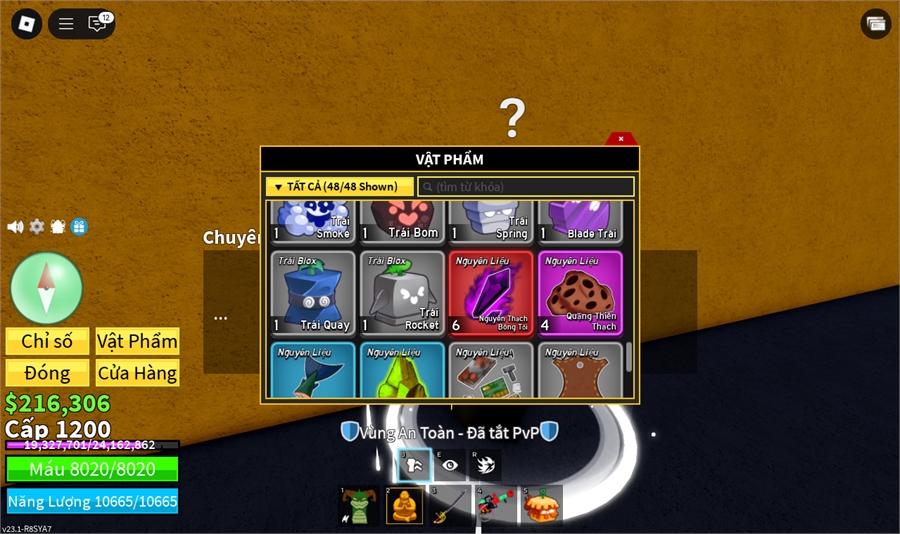Open the blue gift box icon
This screenshot has height=534, width=900.
coord(79,227)
